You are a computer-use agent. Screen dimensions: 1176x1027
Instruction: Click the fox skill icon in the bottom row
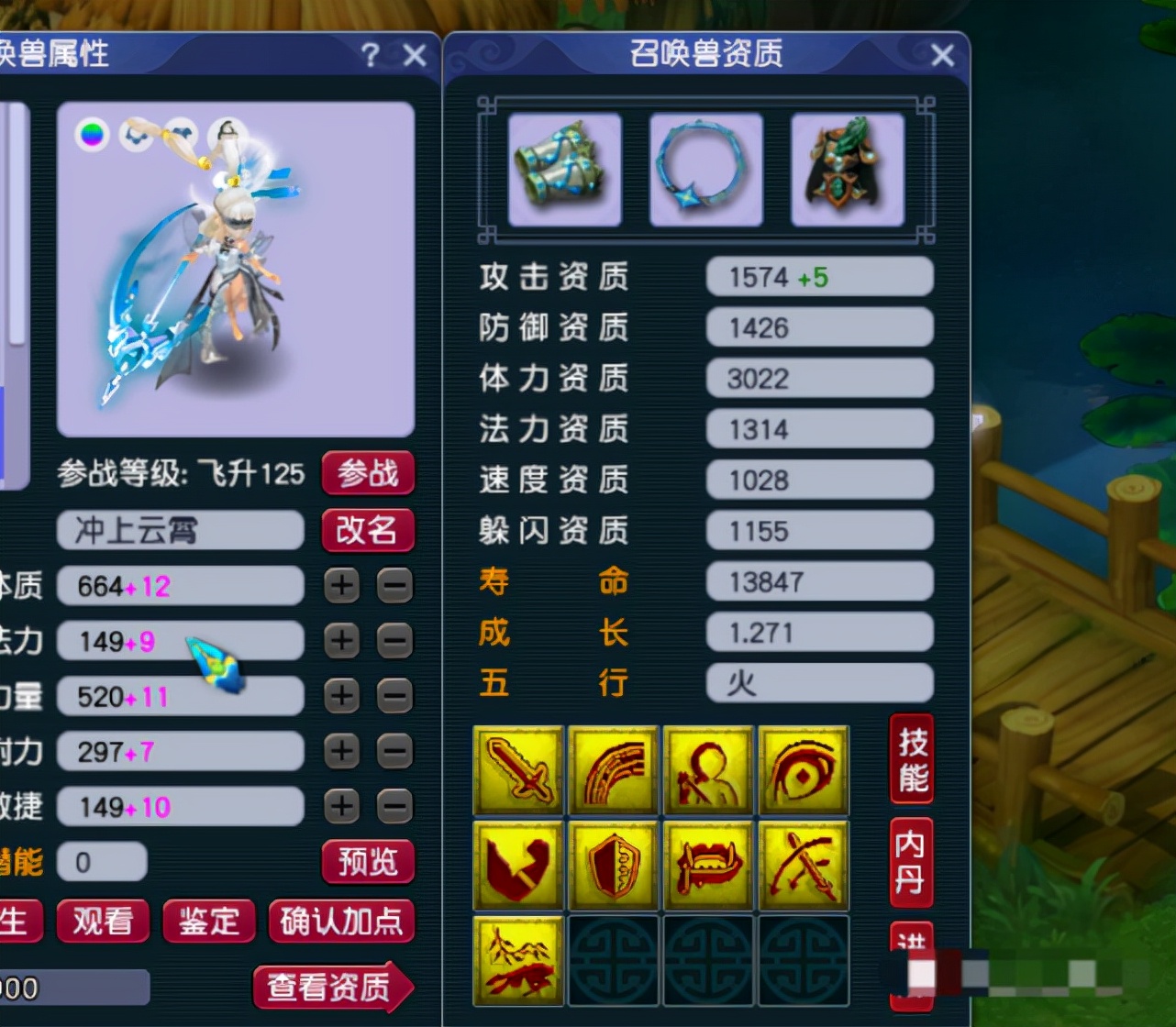click(x=518, y=960)
